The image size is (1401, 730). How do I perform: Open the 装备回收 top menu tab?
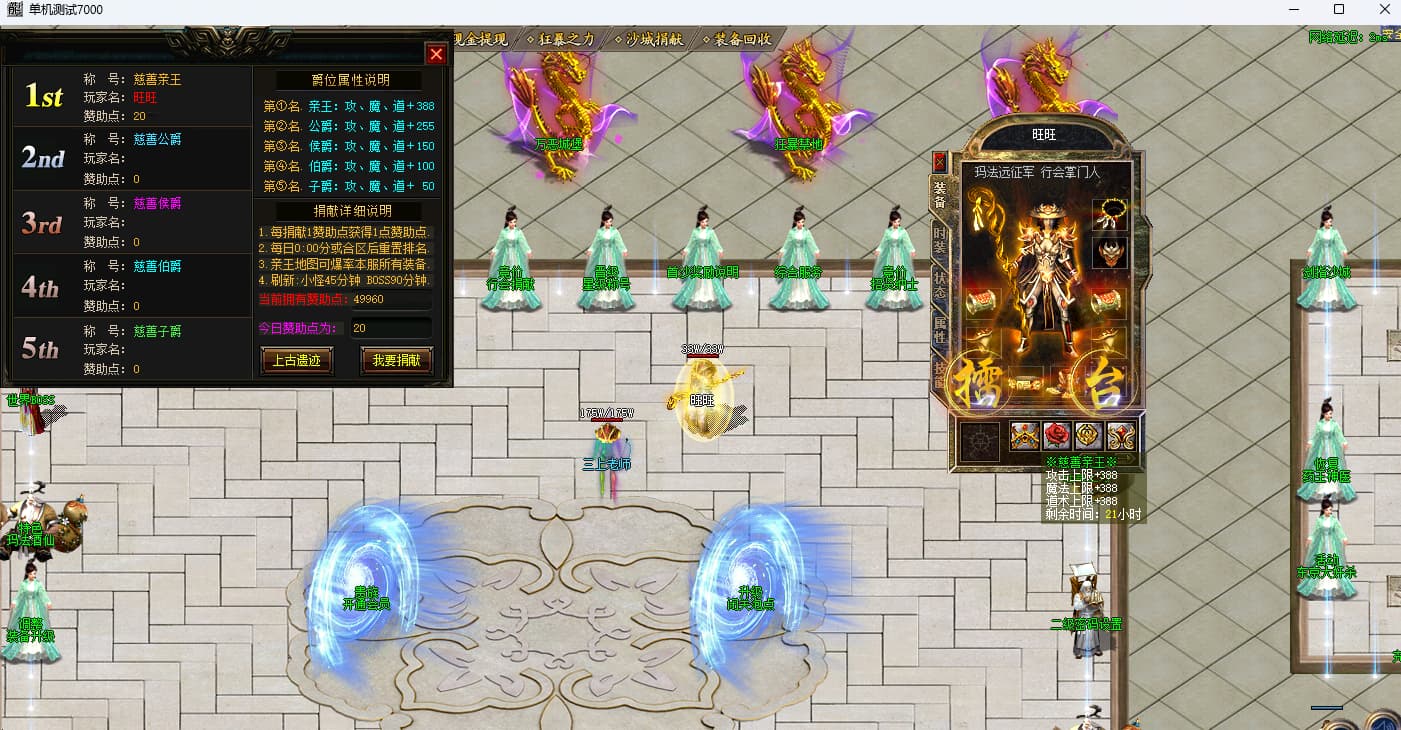[742, 40]
